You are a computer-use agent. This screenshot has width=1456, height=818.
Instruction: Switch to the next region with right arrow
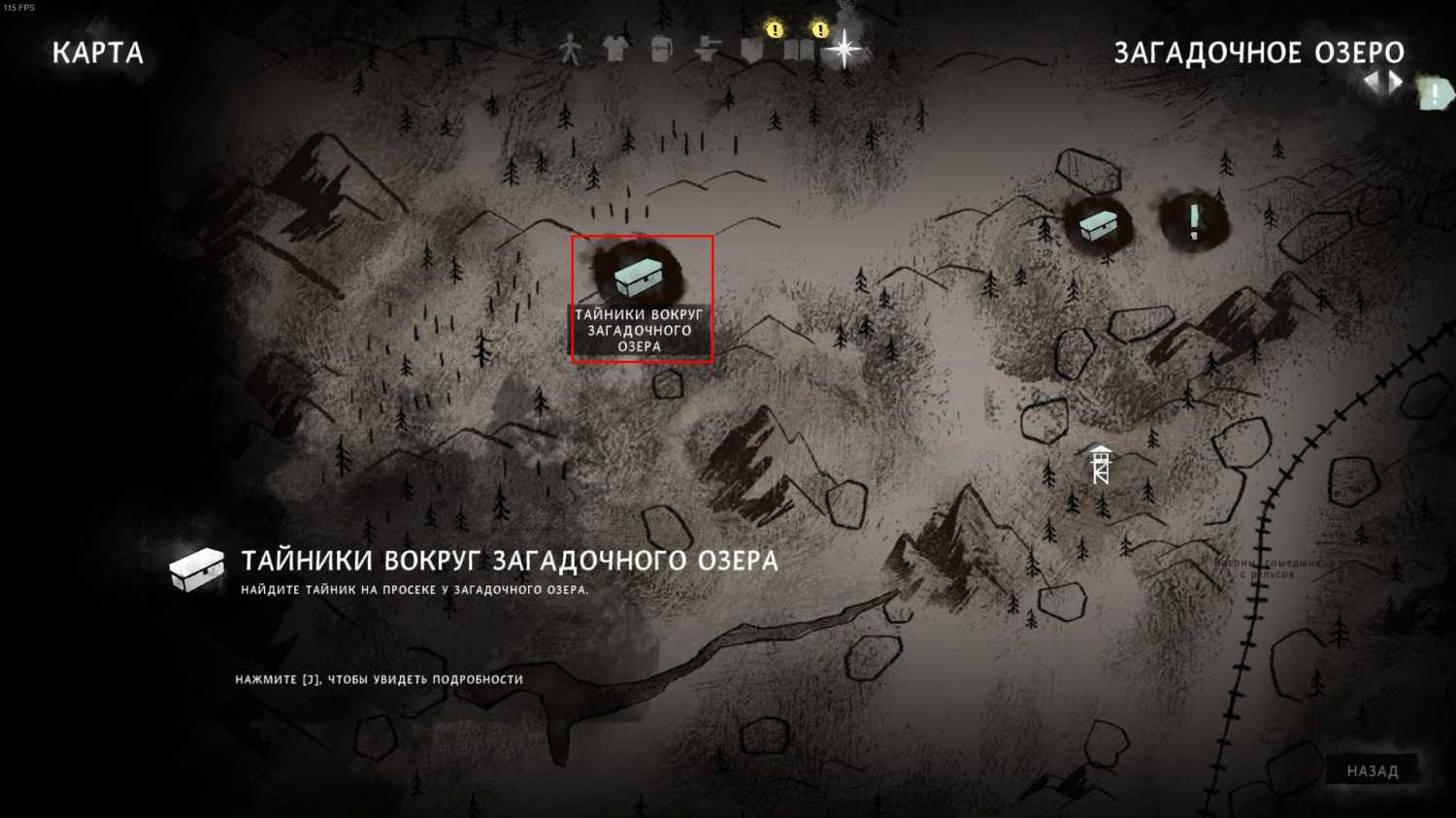pos(1397,82)
